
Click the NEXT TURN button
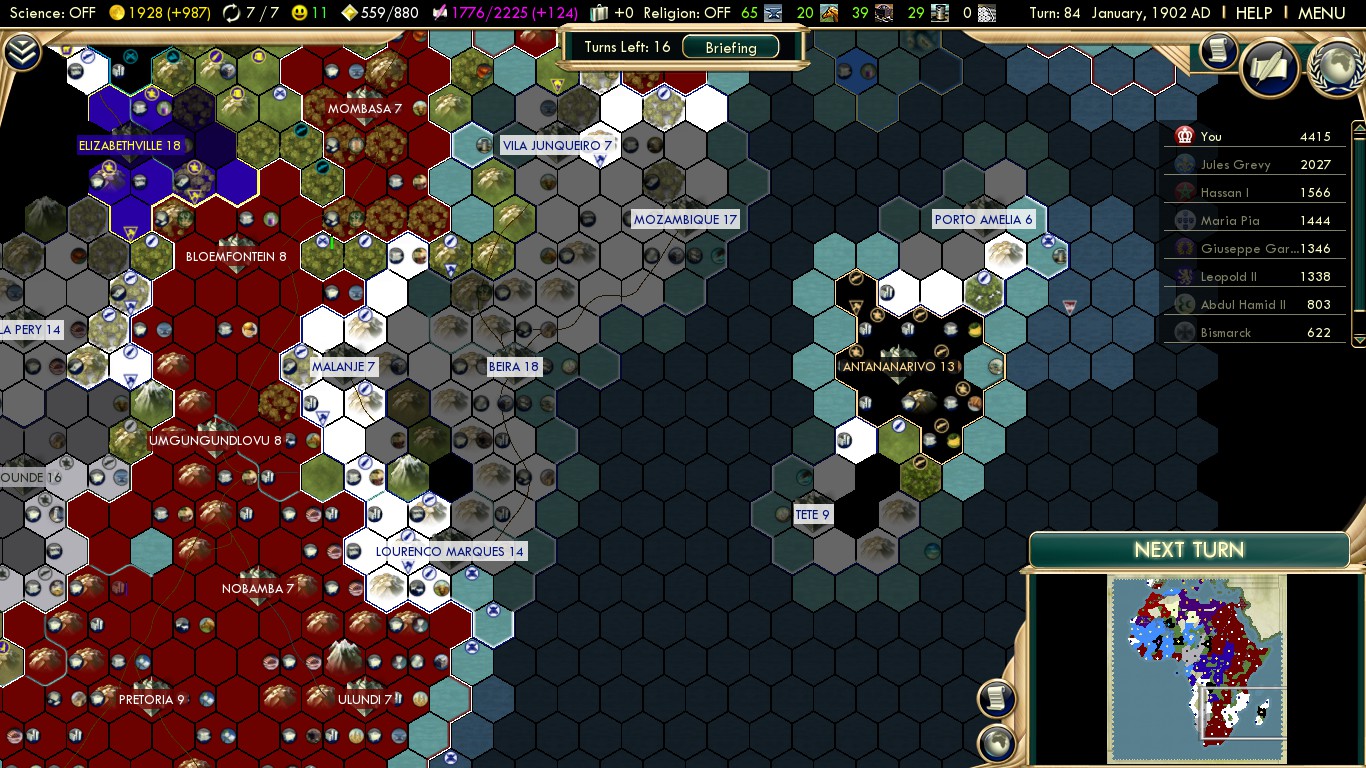click(x=1188, y=550)
